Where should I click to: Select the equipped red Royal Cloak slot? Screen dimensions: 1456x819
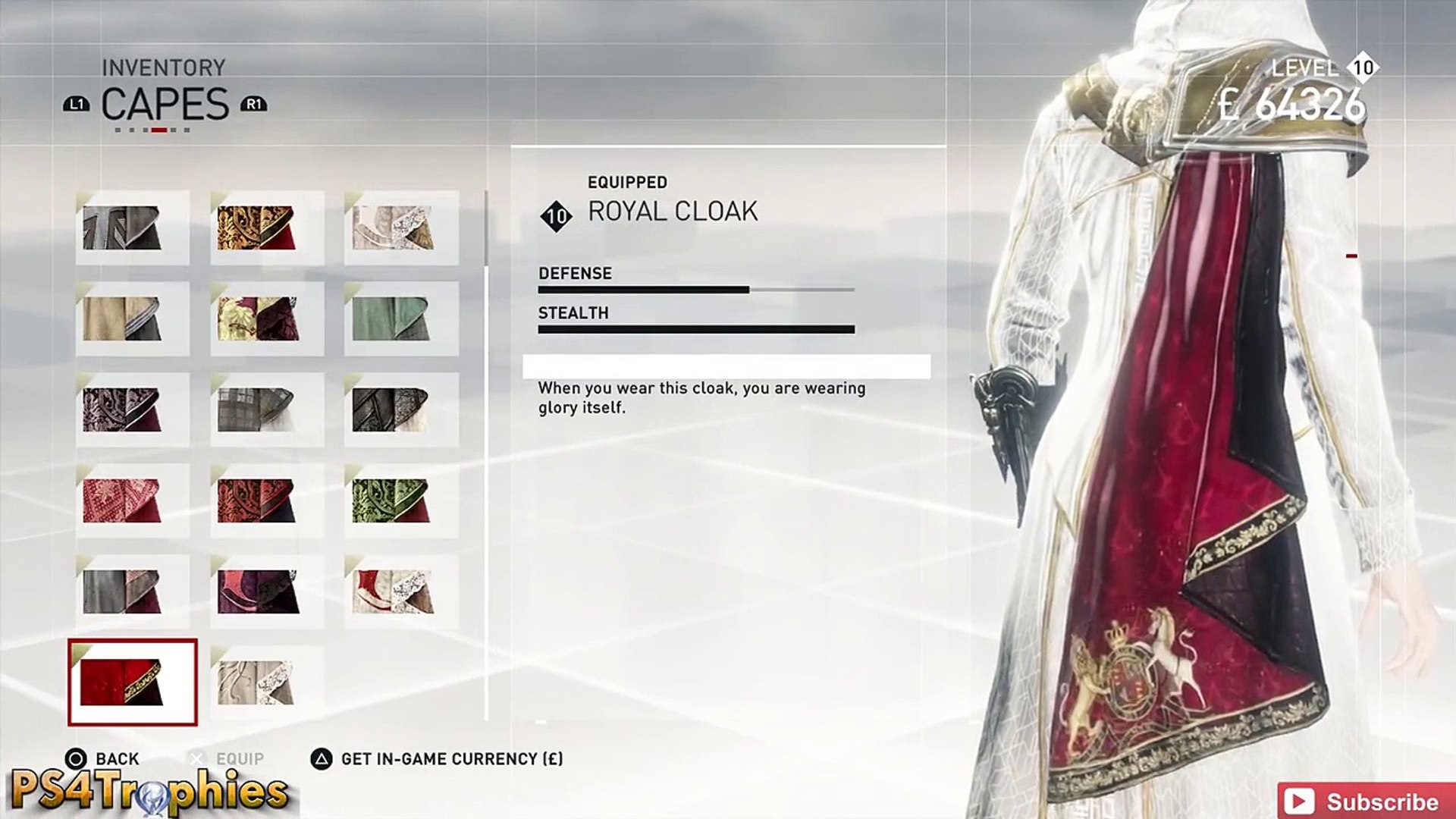point(133,682)
